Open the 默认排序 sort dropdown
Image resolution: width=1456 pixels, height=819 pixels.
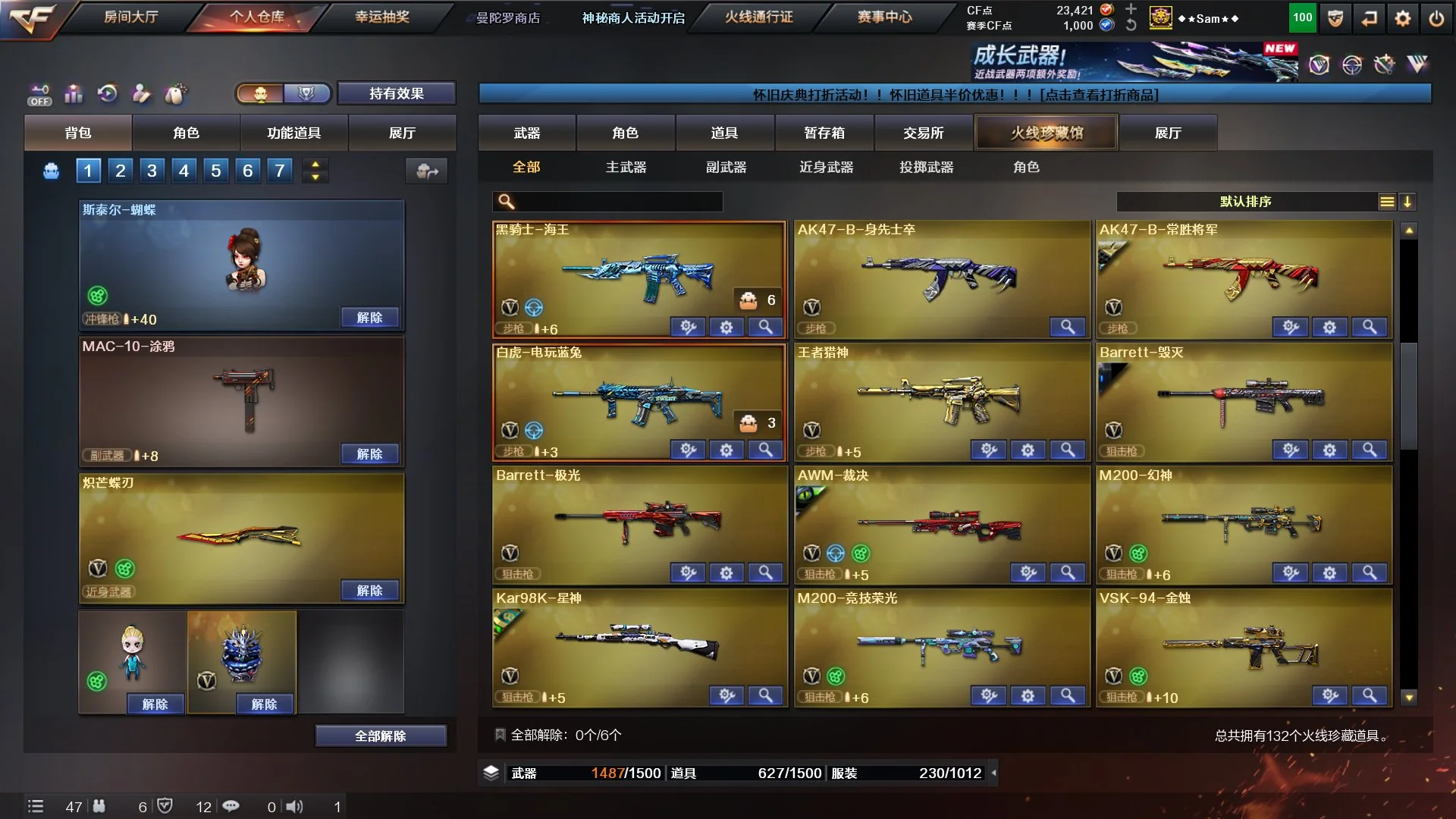click(x=1245, y=202)
